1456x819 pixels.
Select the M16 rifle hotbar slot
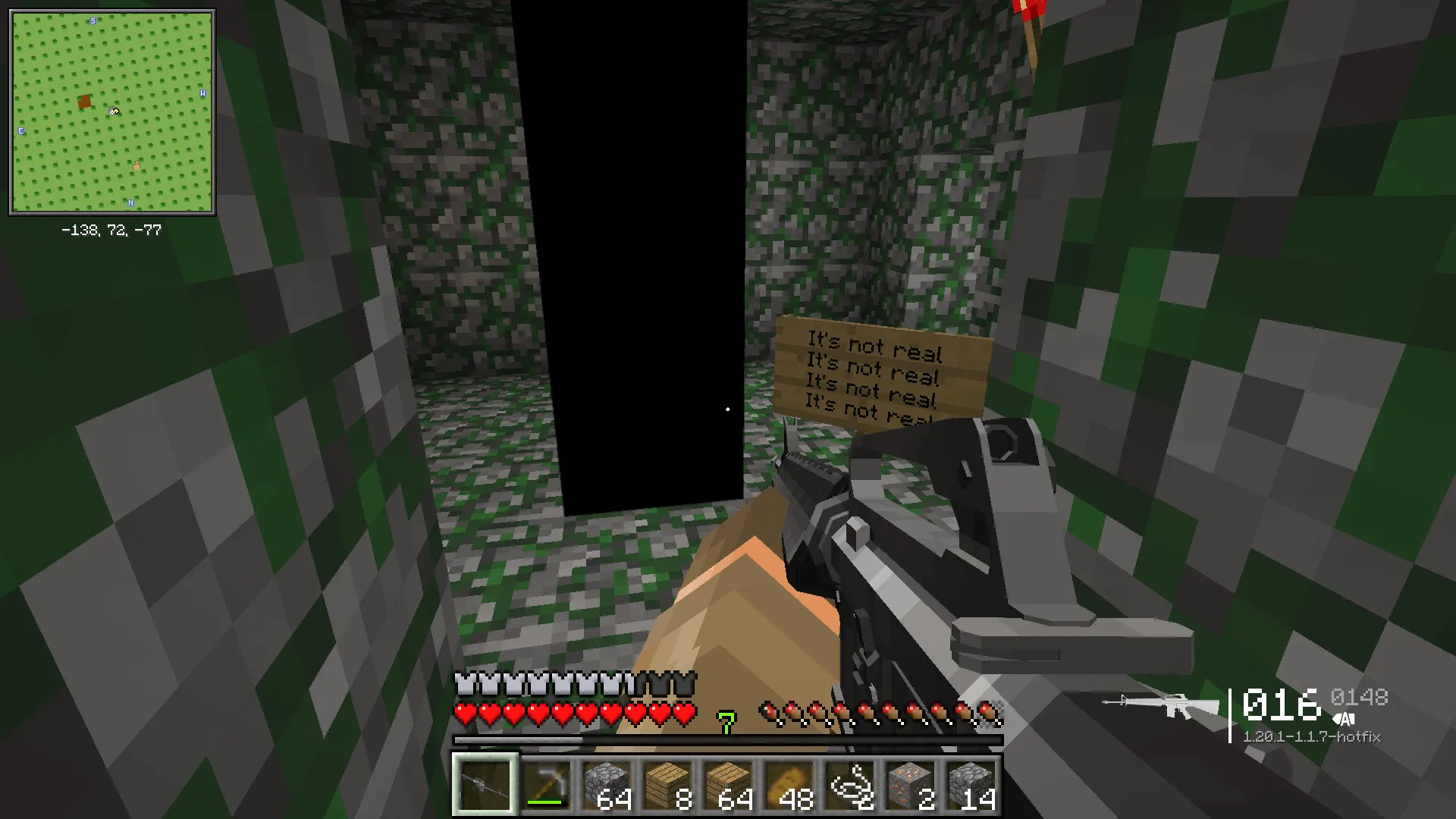(x=485, y=786)
